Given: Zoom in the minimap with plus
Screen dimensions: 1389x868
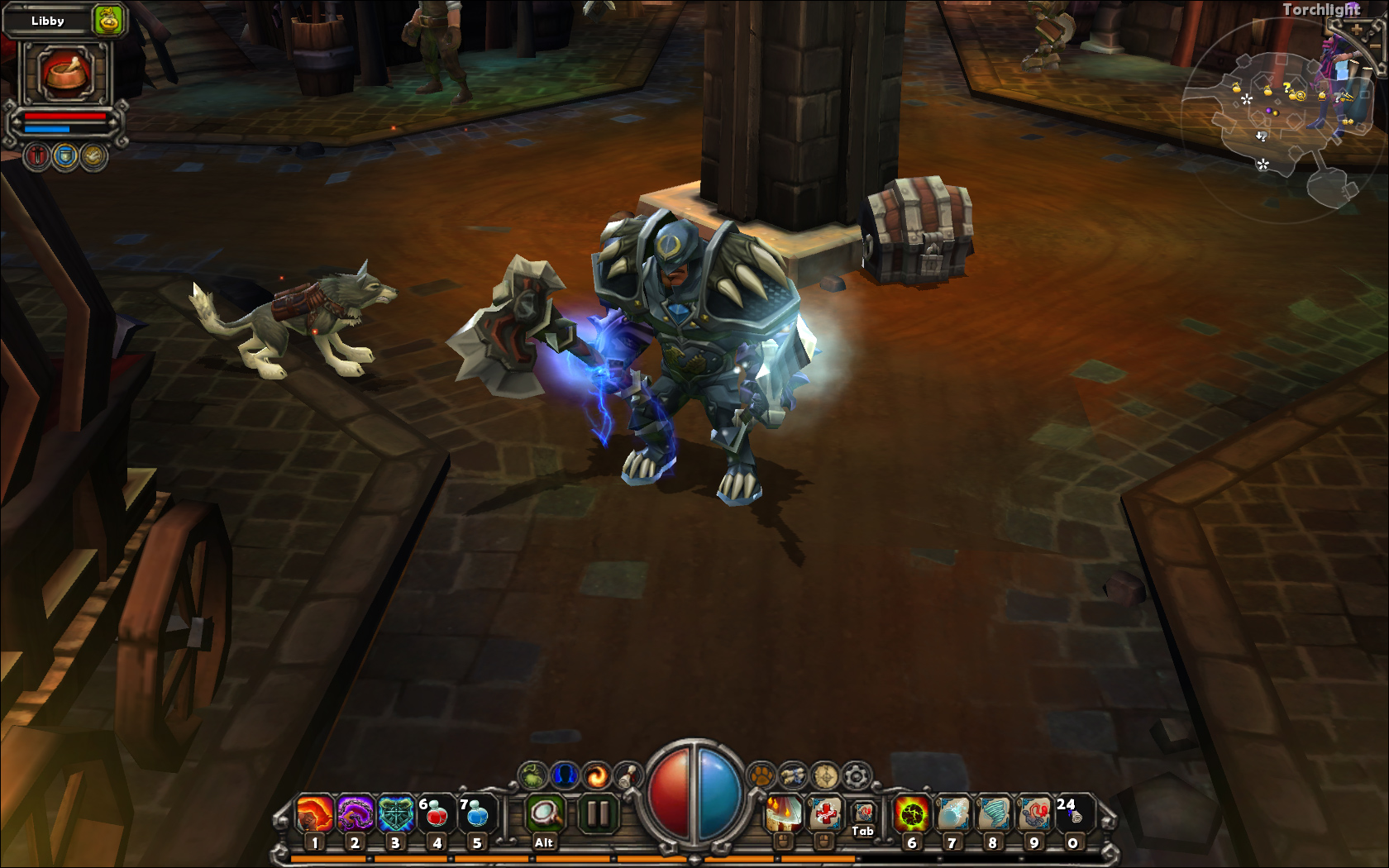Looking at the screenshot, I should pos(1357,30).
